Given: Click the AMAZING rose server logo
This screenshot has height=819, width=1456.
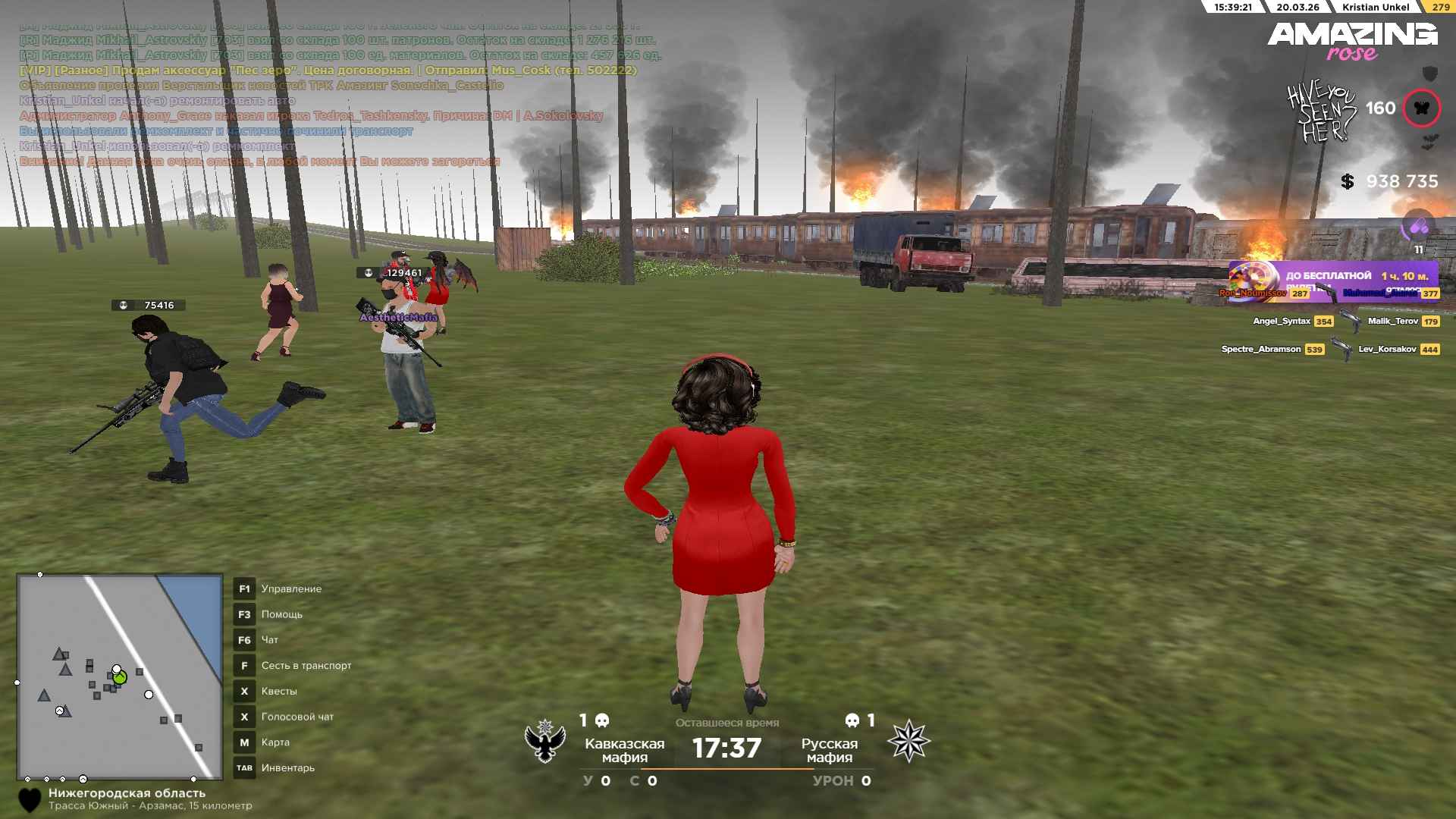Looking at the screenshot, I should pos(1352,41).
